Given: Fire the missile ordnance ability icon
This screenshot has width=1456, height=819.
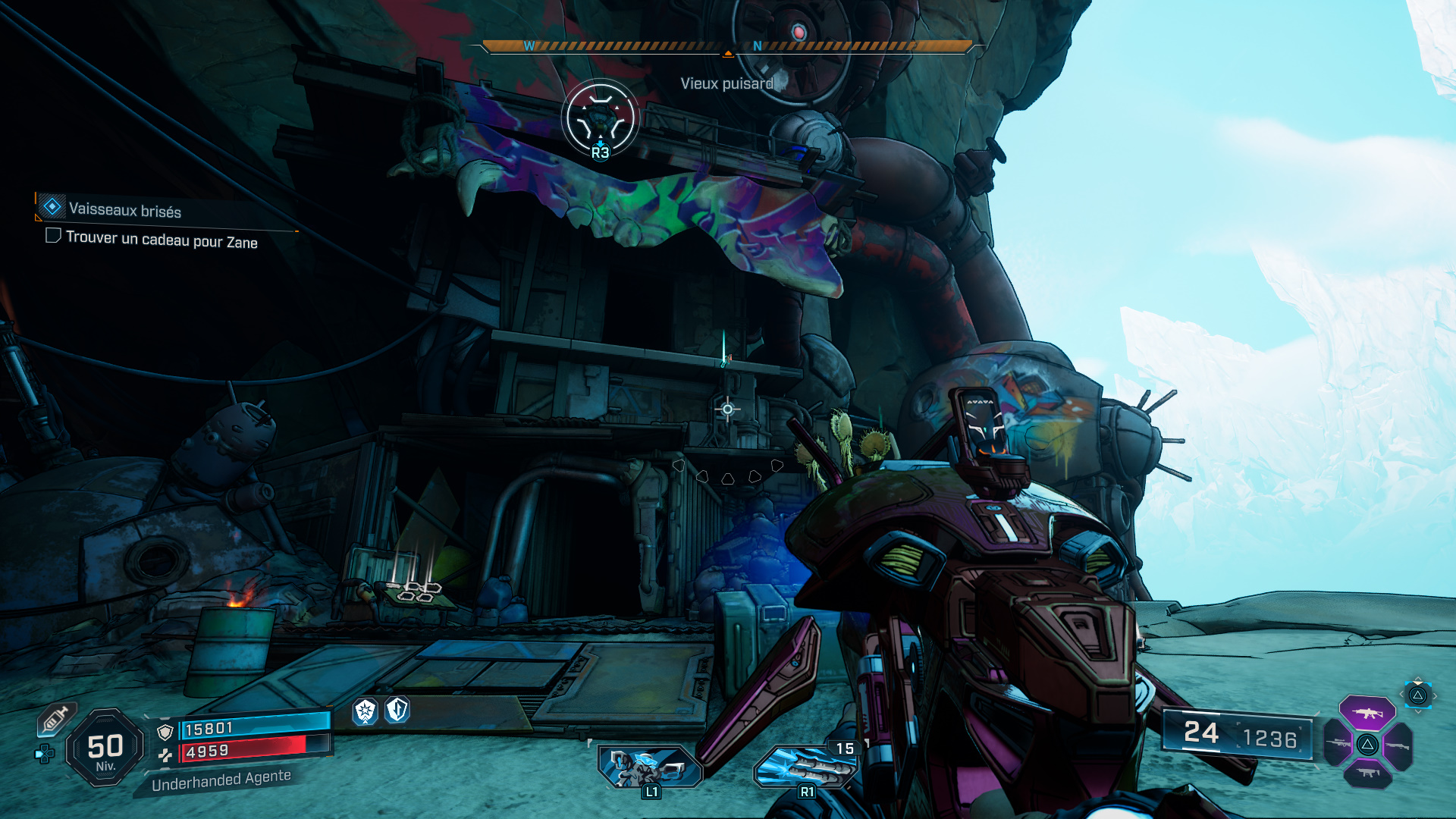Looking at the screenshot, I should click(x=805, y=767).
